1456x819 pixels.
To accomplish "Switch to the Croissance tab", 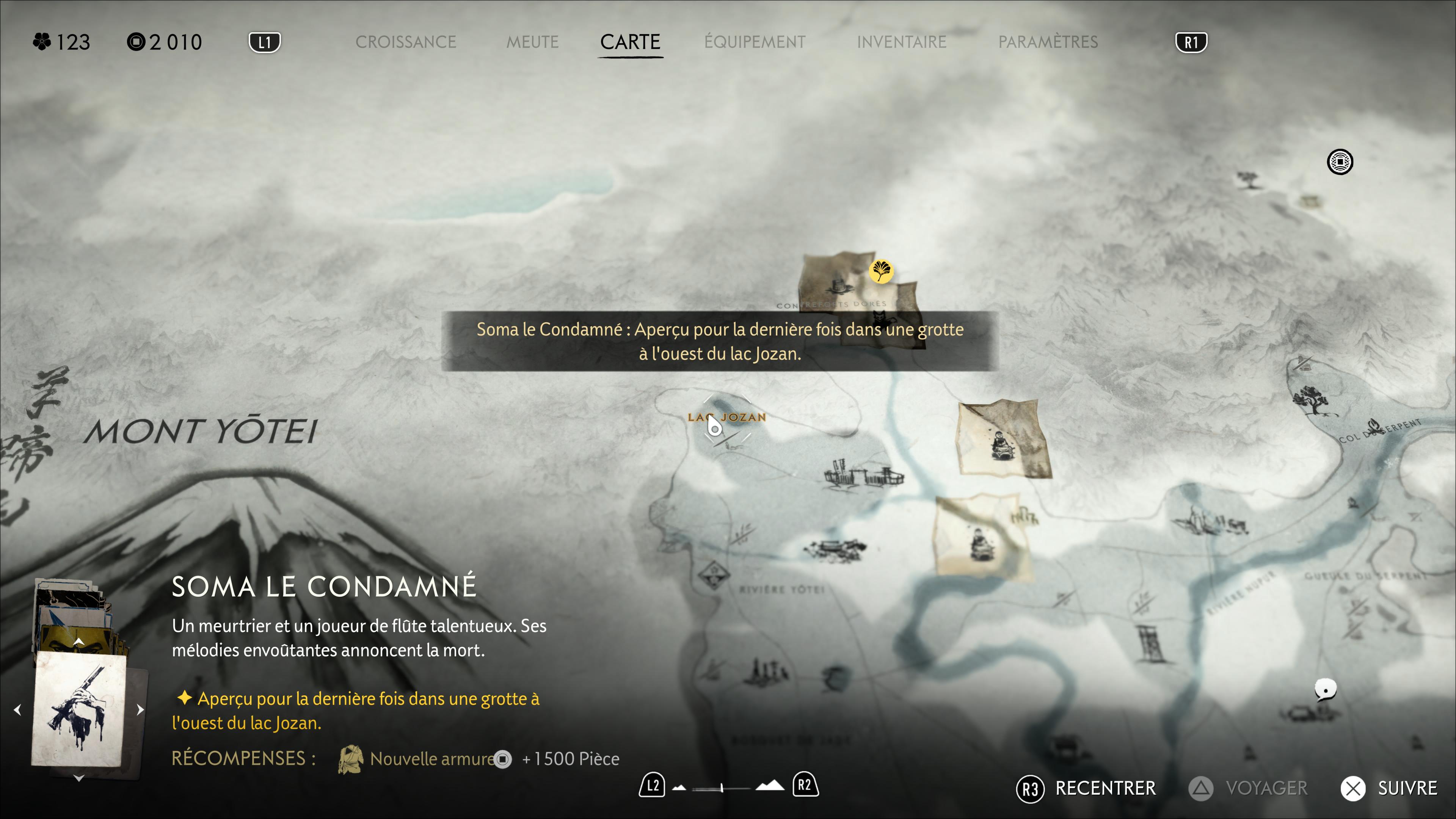I will click(405, 42).
